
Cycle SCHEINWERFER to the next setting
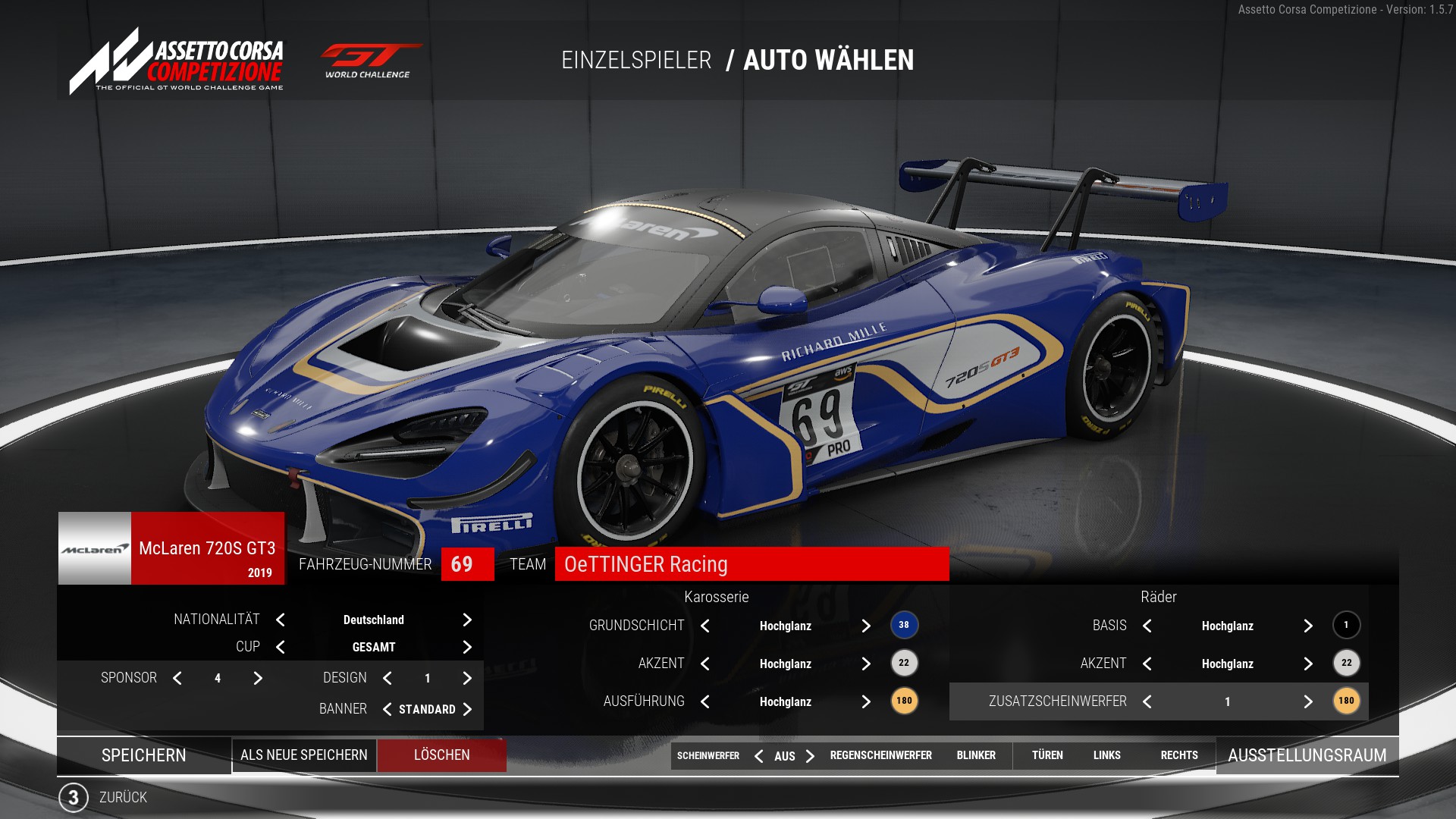(810, 756)
